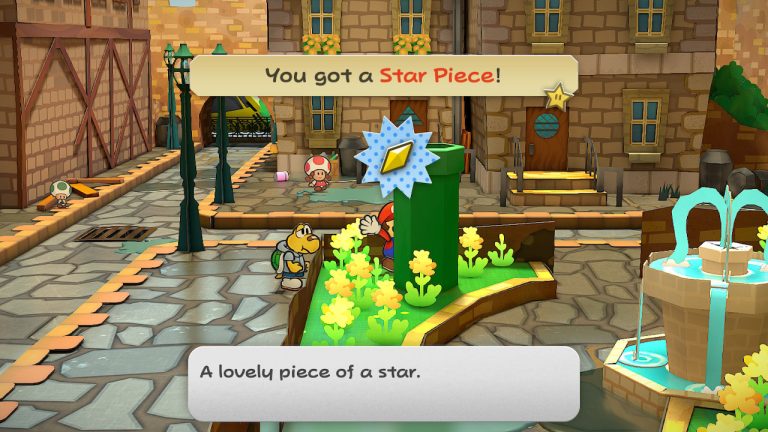768x432 pixels.
Task: Select the Star Piece item icon
Action: 396,156
